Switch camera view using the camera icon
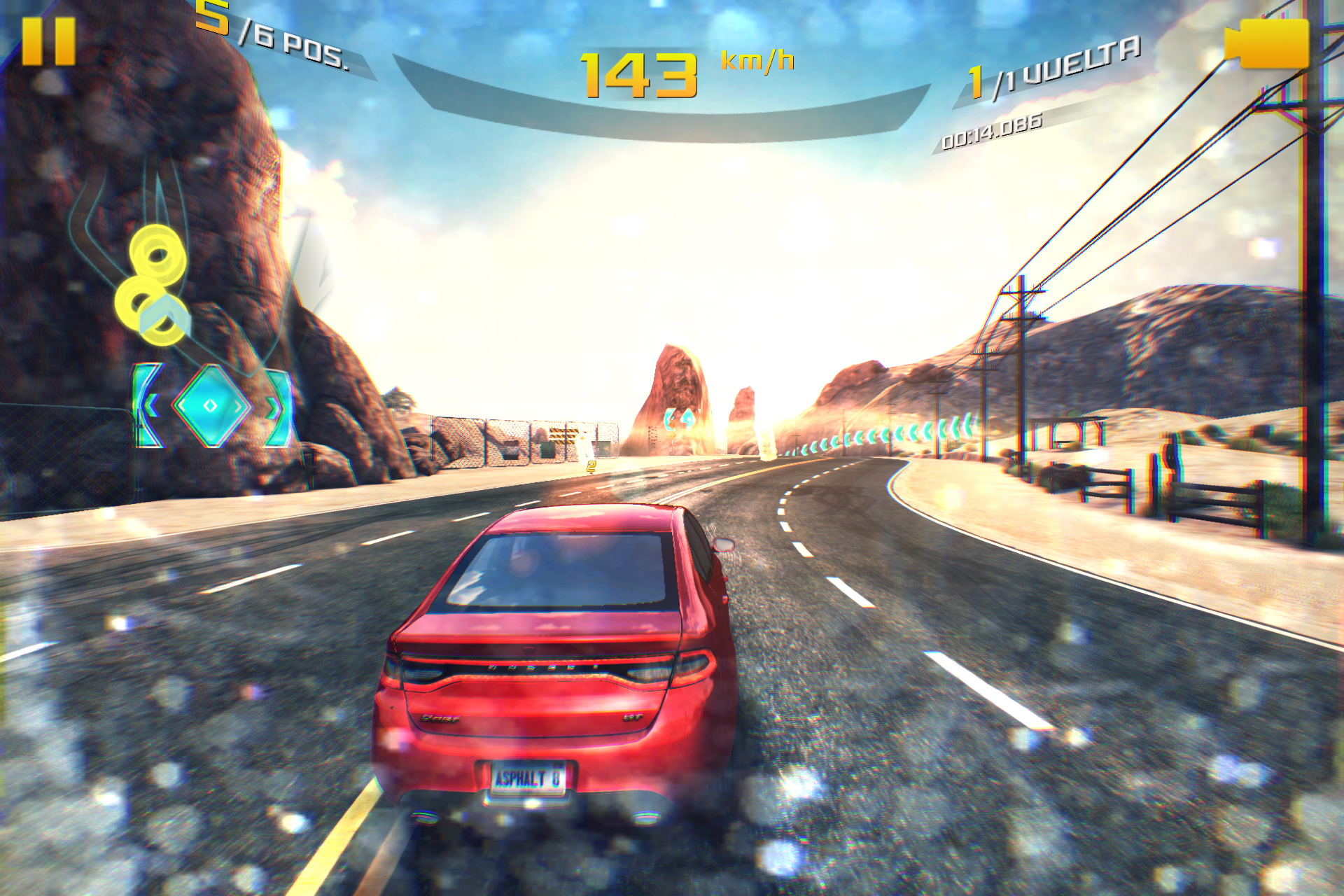This screenshot has height=896, width=1344. coord(1268,43)
